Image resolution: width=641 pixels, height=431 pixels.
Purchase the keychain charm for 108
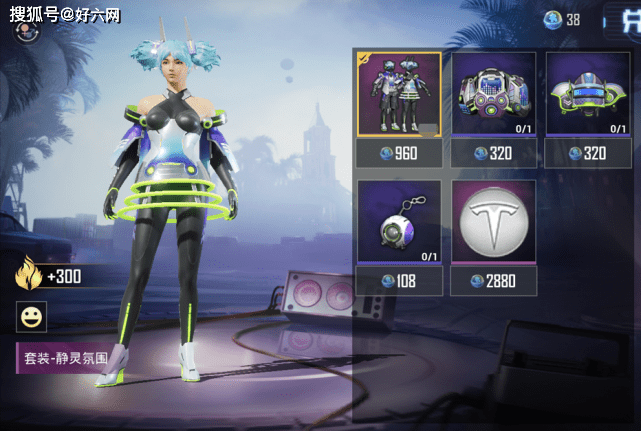[x=399, y=281]
